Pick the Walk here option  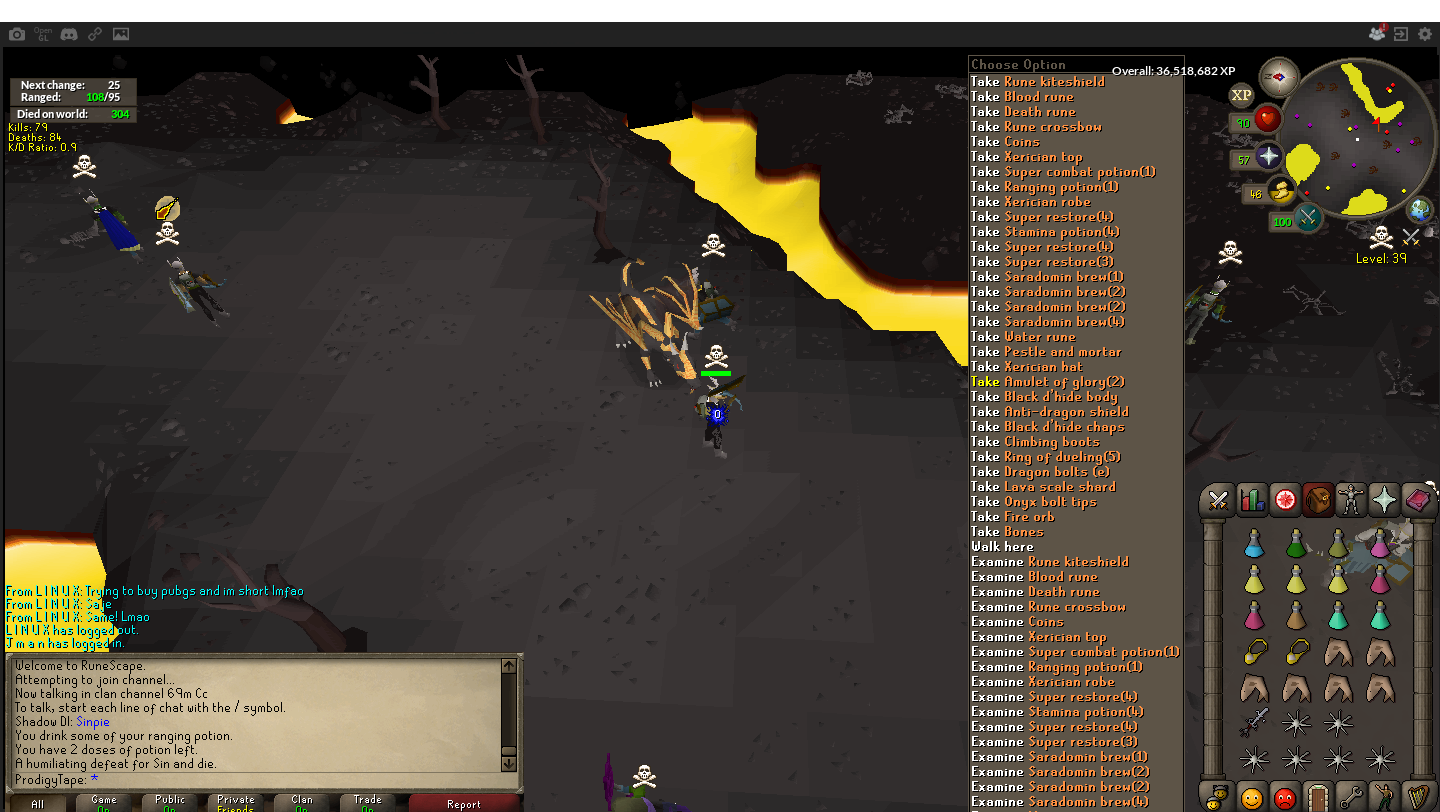[x=1002, y=547]
